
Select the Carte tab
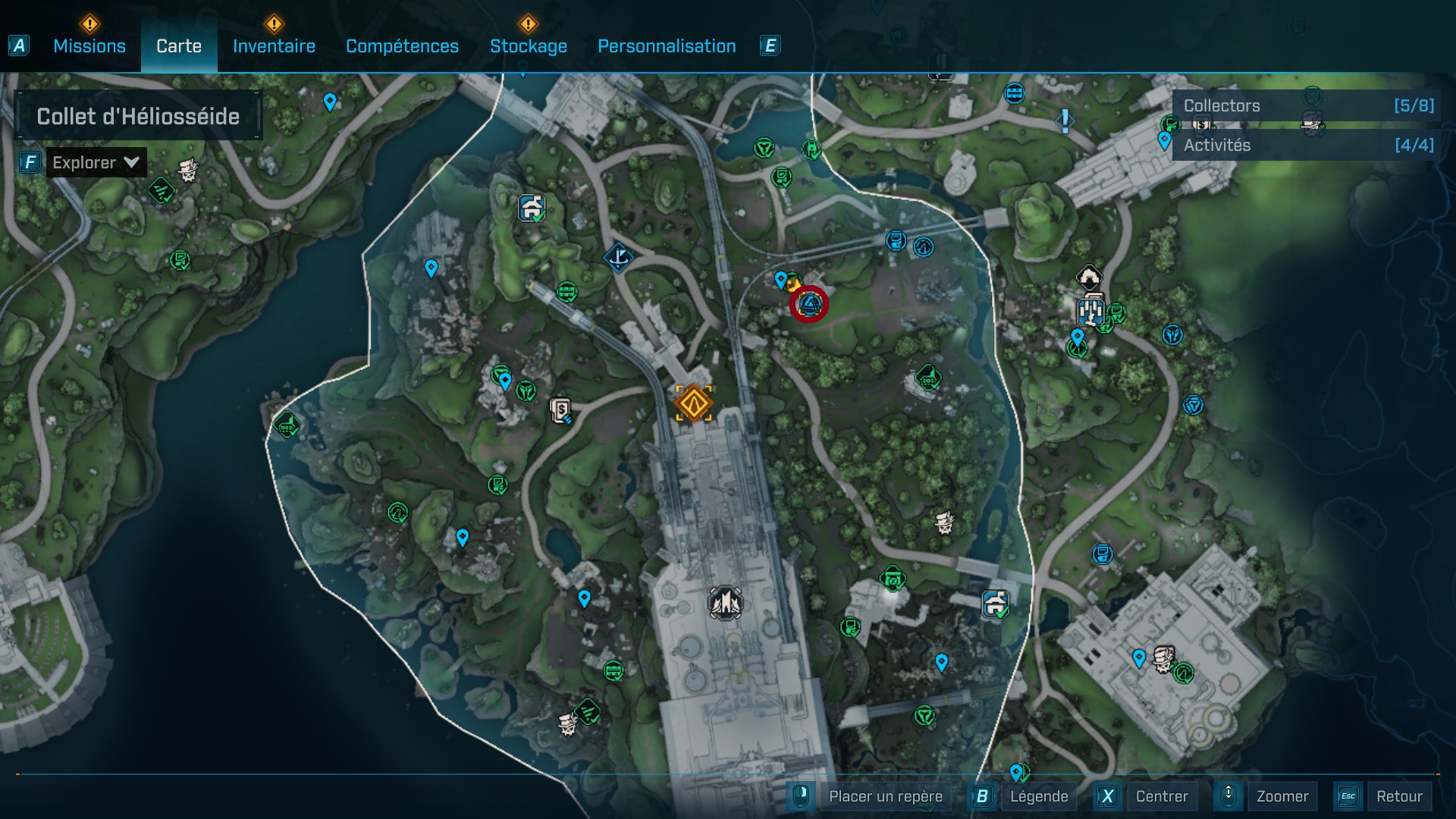tap(179, 46)
